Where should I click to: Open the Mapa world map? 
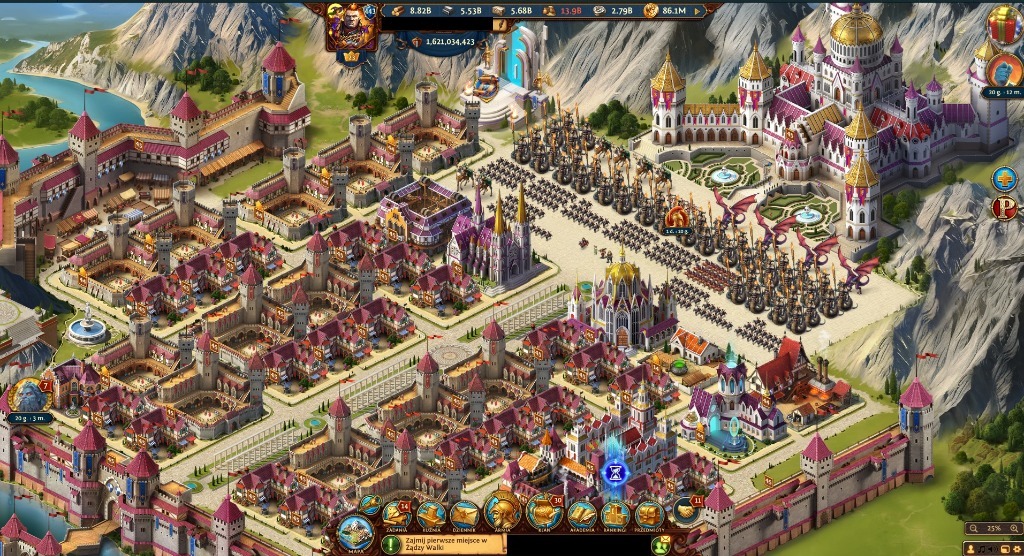tap(356, 530)
